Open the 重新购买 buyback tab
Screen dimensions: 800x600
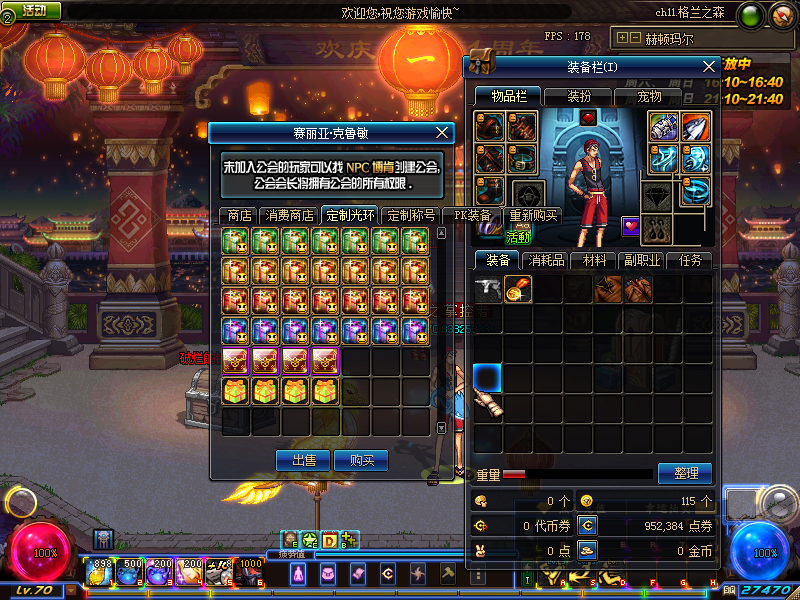coord(534,215)
